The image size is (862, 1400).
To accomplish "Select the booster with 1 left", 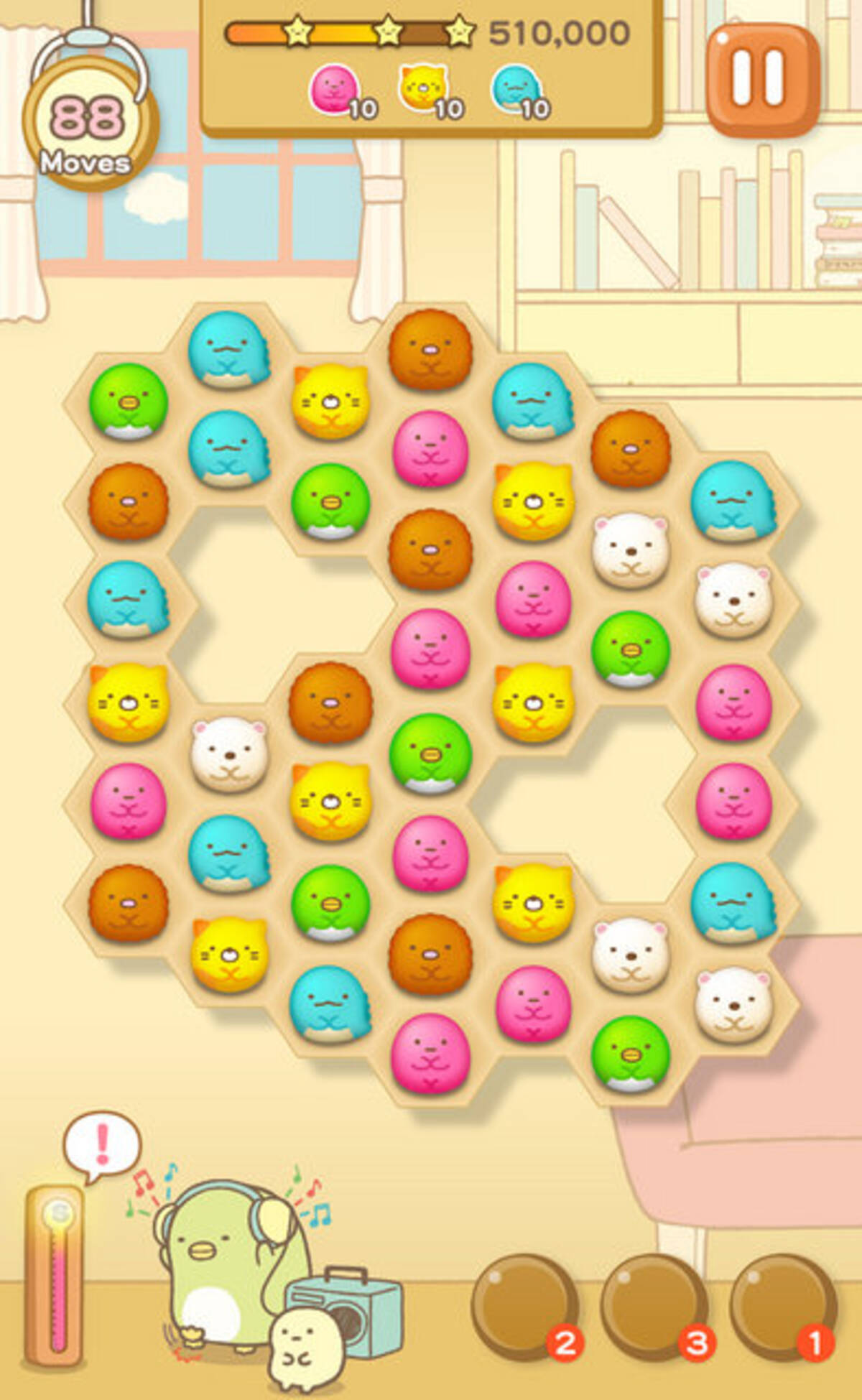I will 782,1307.
